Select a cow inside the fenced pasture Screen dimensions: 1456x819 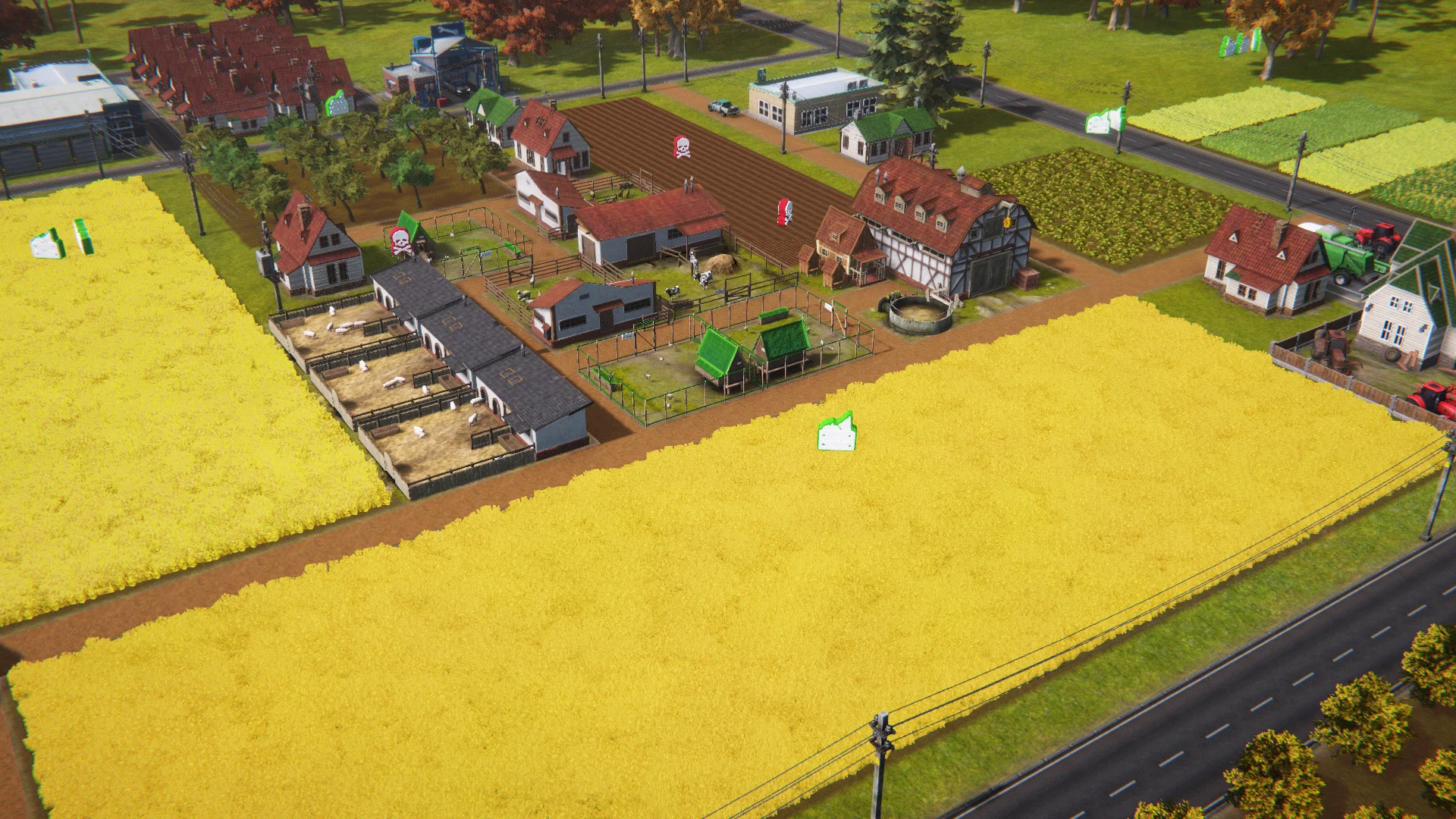point(704,279)
